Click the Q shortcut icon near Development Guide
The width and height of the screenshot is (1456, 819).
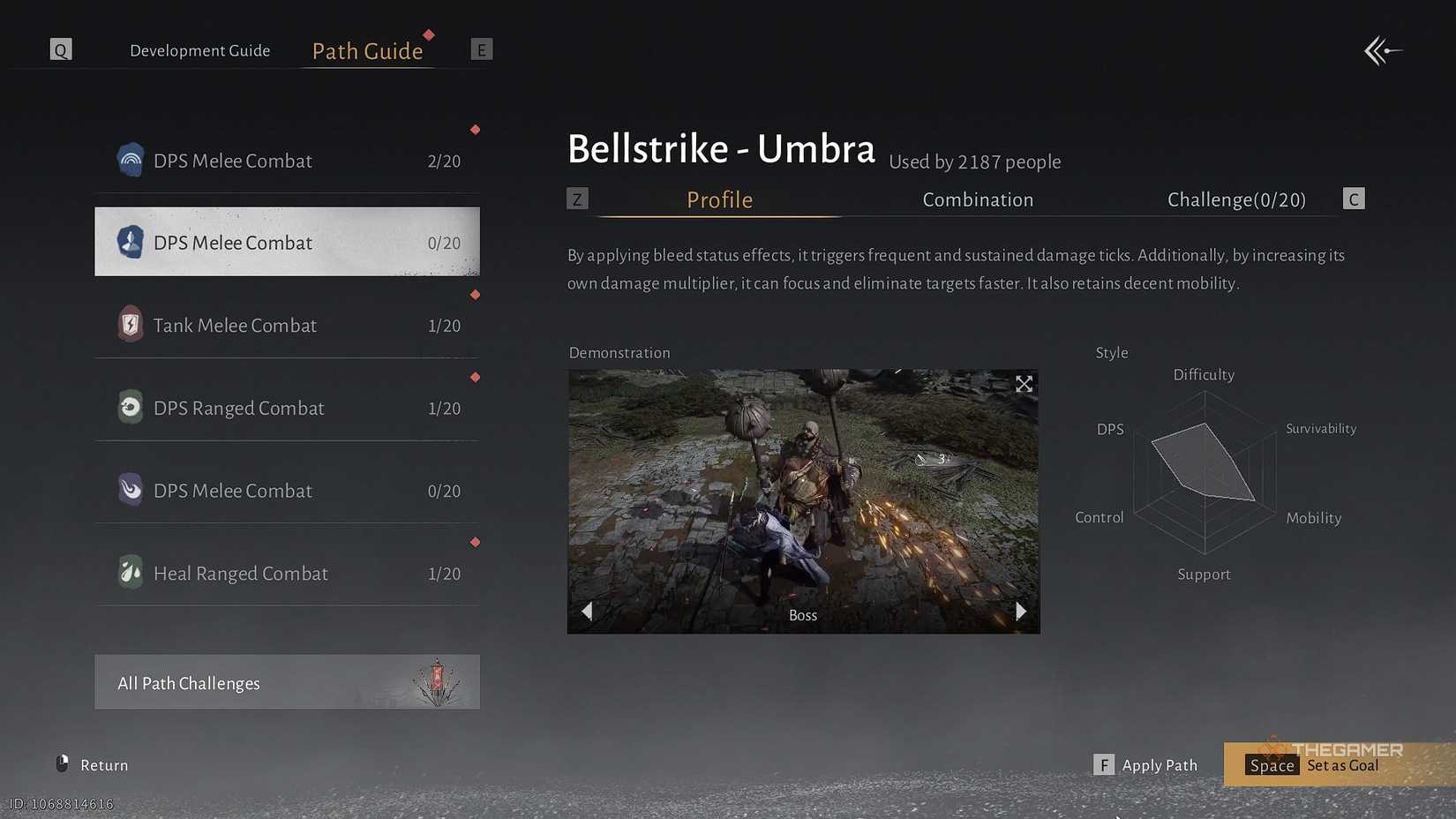61,49
